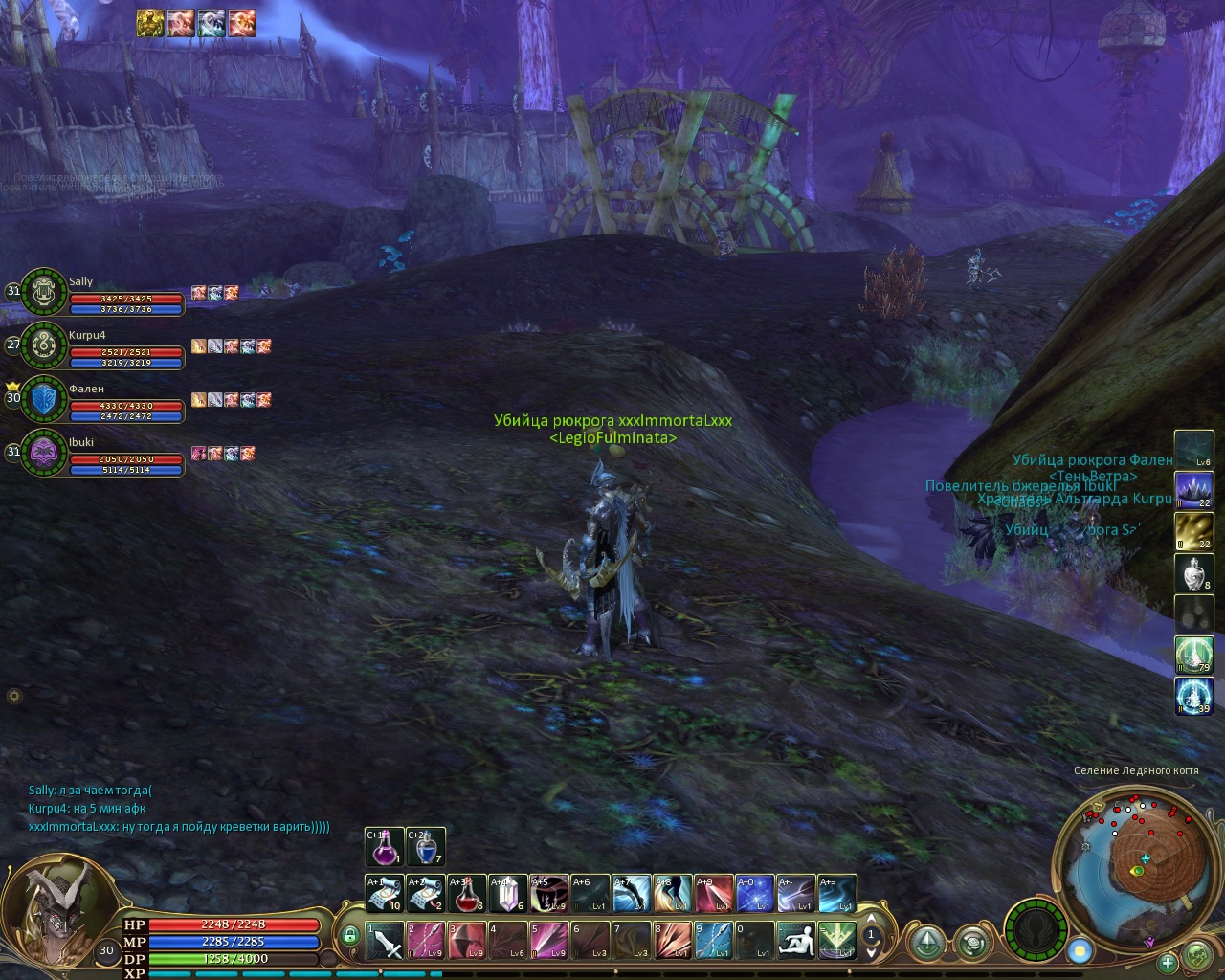
Task: Use the red health potion in A+3
Action: [x=467, y=894]
